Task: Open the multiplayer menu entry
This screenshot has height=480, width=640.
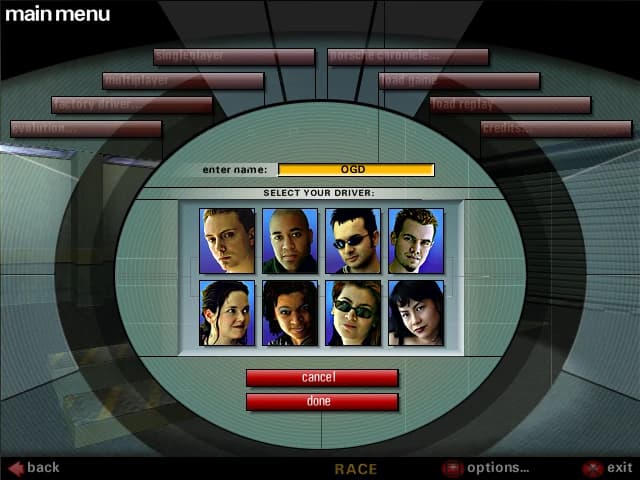Action: [x=183, y=81]
